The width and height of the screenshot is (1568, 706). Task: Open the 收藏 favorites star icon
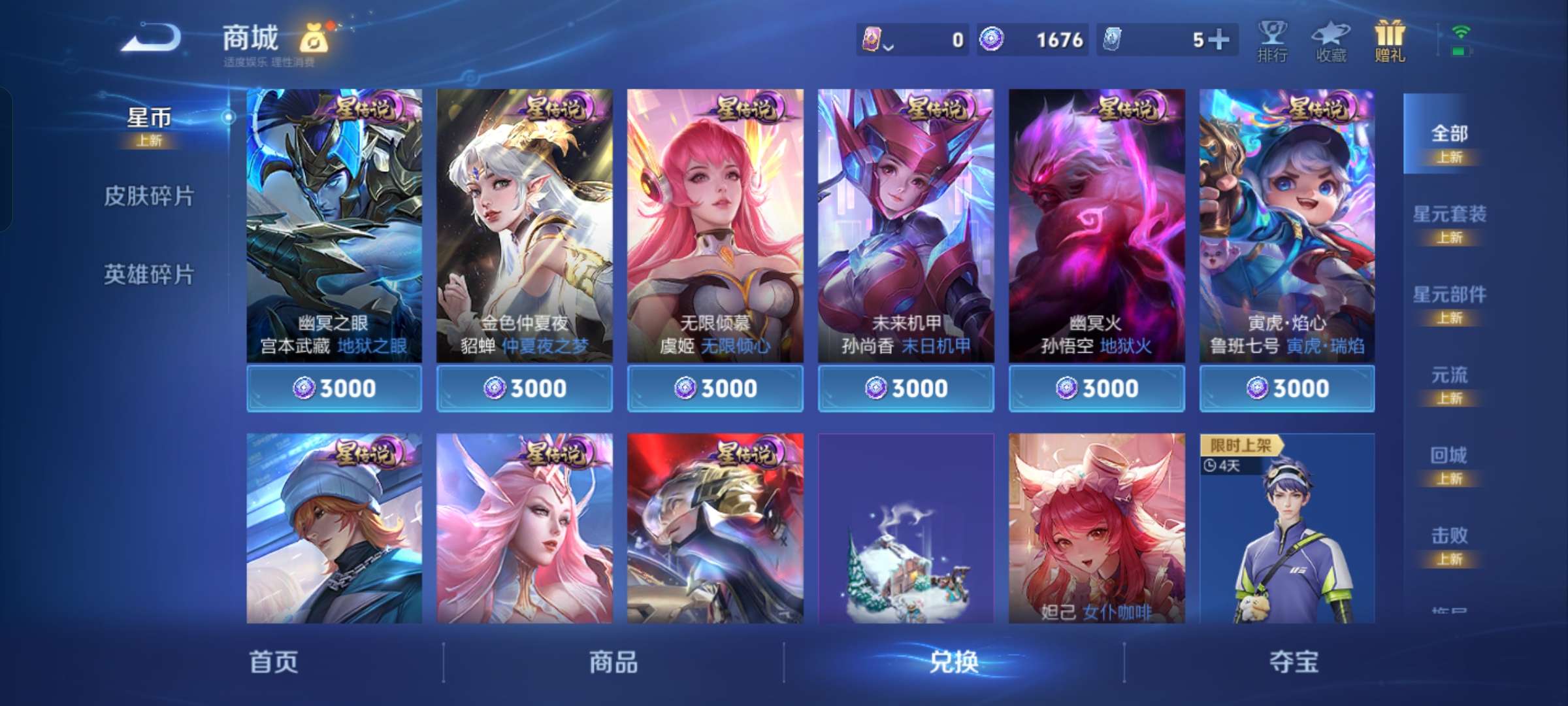click(1331, 39)
